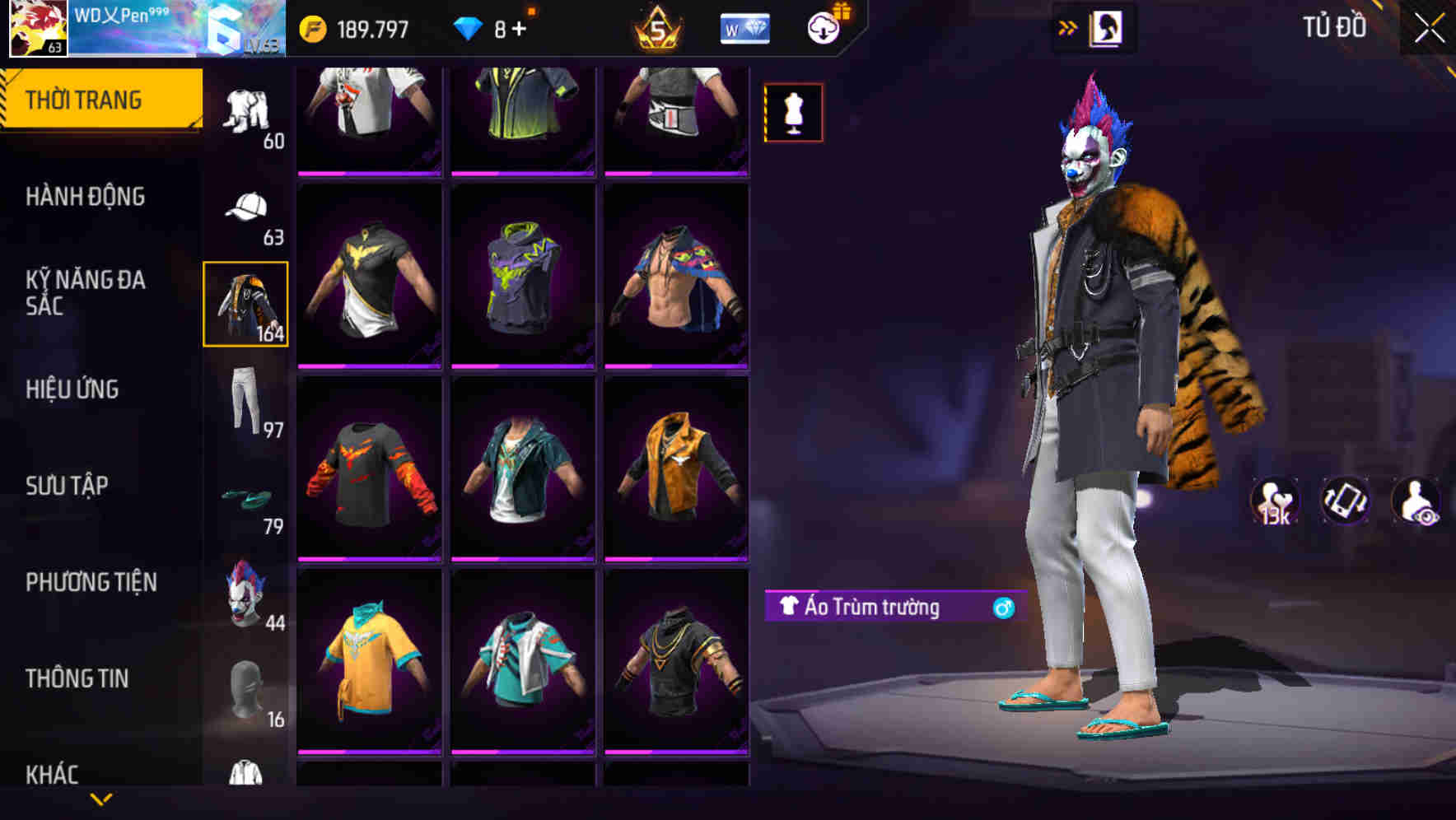The width and height of the screenshot is (1456, 820).
Task: Click the gold coin balance 189.797
Action: pyautogui.click(x=354, y=27)
